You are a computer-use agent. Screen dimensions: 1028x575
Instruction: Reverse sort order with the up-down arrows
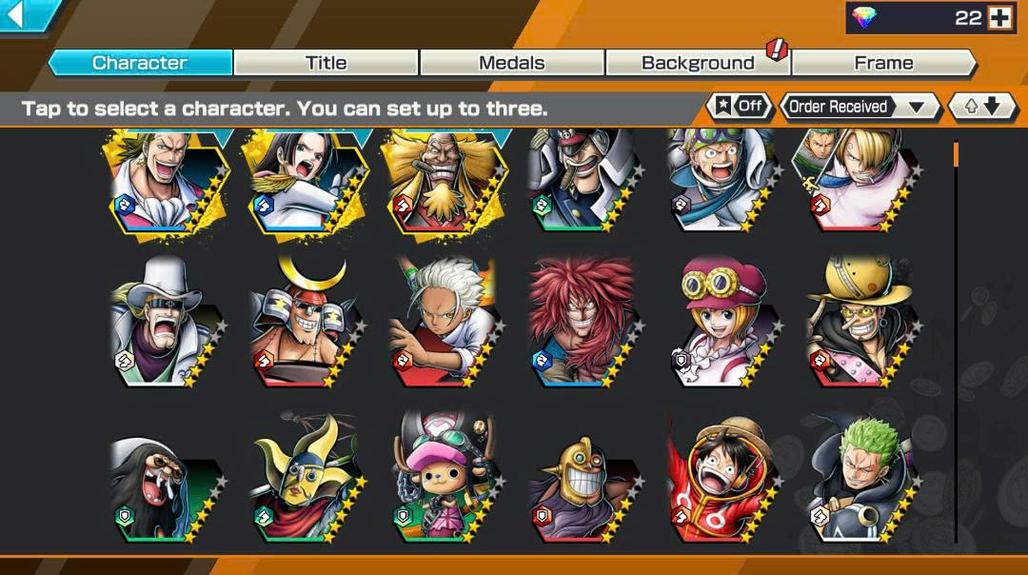[x=982, y=106]
